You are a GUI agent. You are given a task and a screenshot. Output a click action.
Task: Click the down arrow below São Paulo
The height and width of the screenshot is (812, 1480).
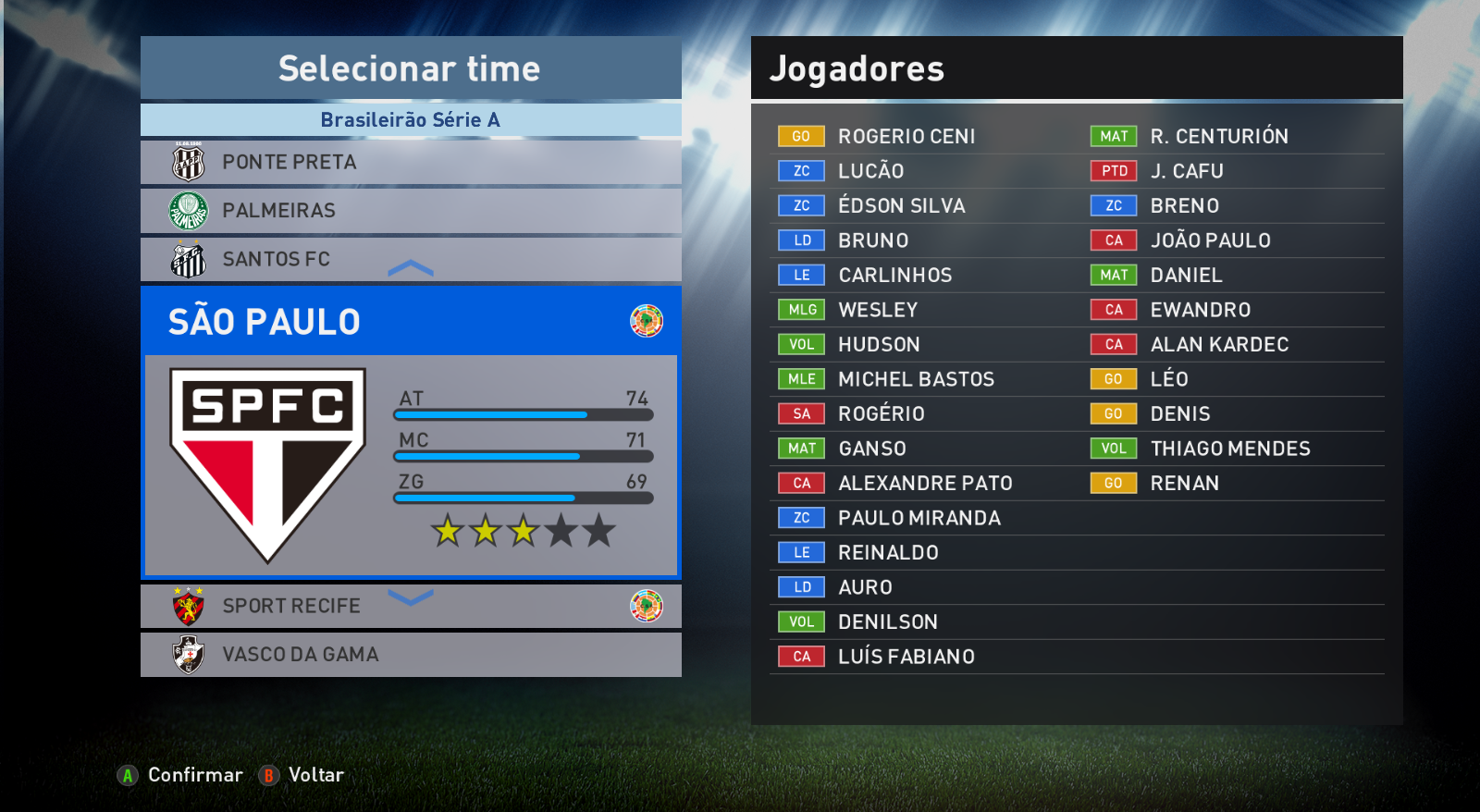[x=411, y=597]
